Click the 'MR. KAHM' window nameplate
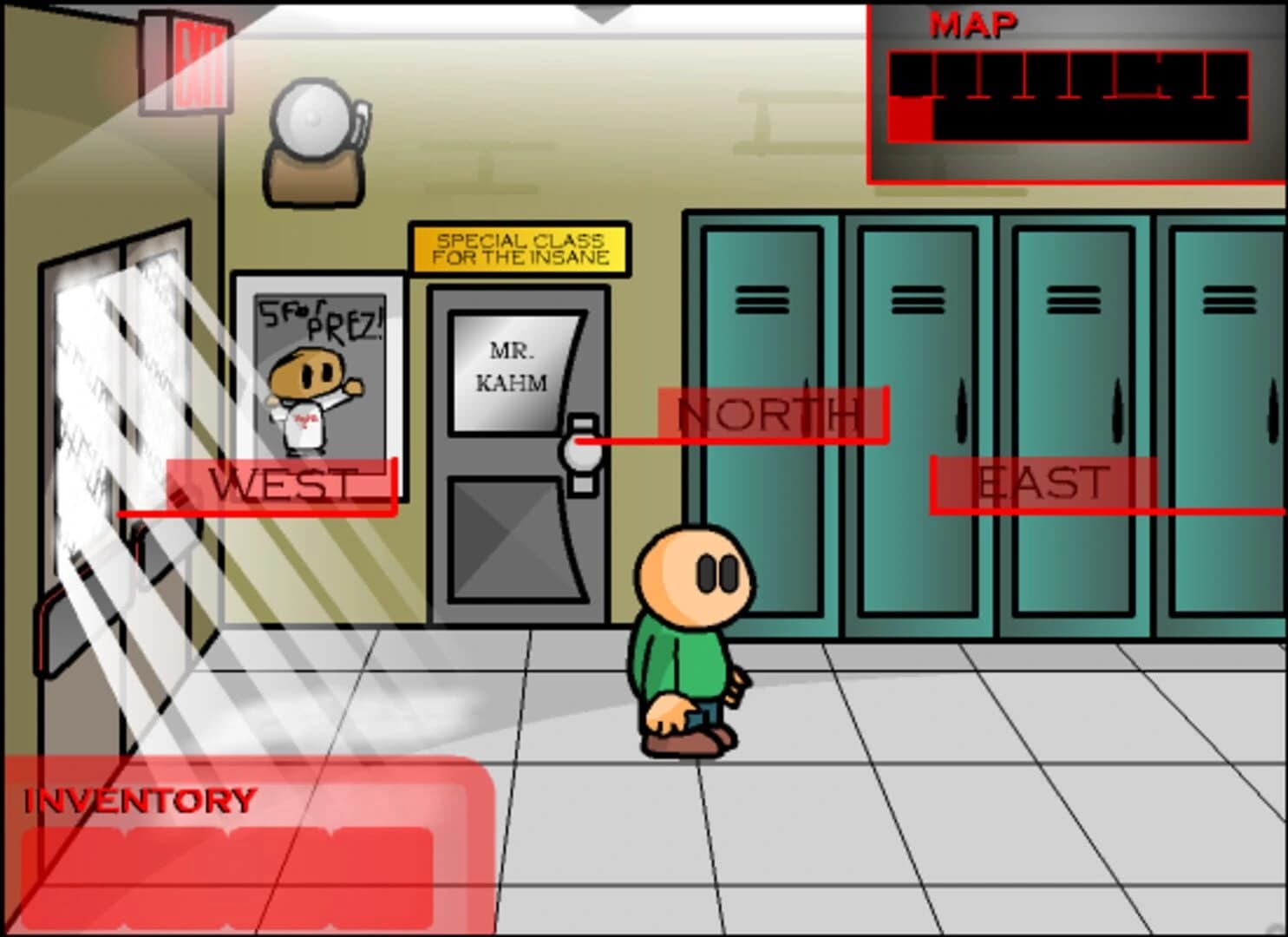1288x937 pixels. 513,364
